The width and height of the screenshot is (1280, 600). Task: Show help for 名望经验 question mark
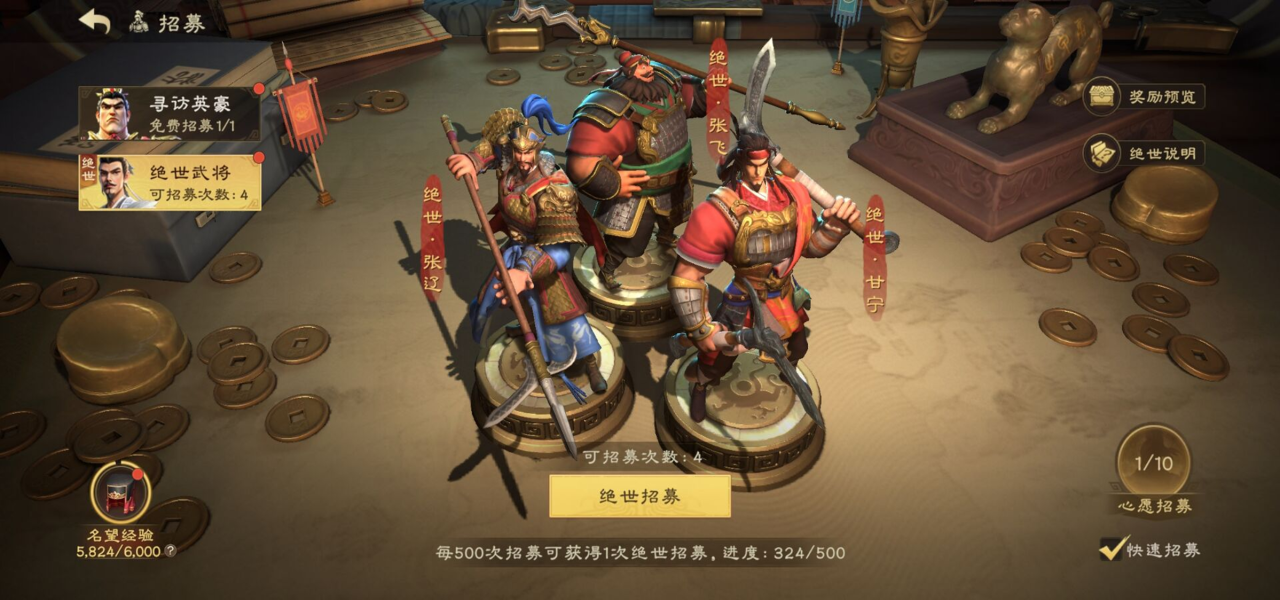[170, 551]
